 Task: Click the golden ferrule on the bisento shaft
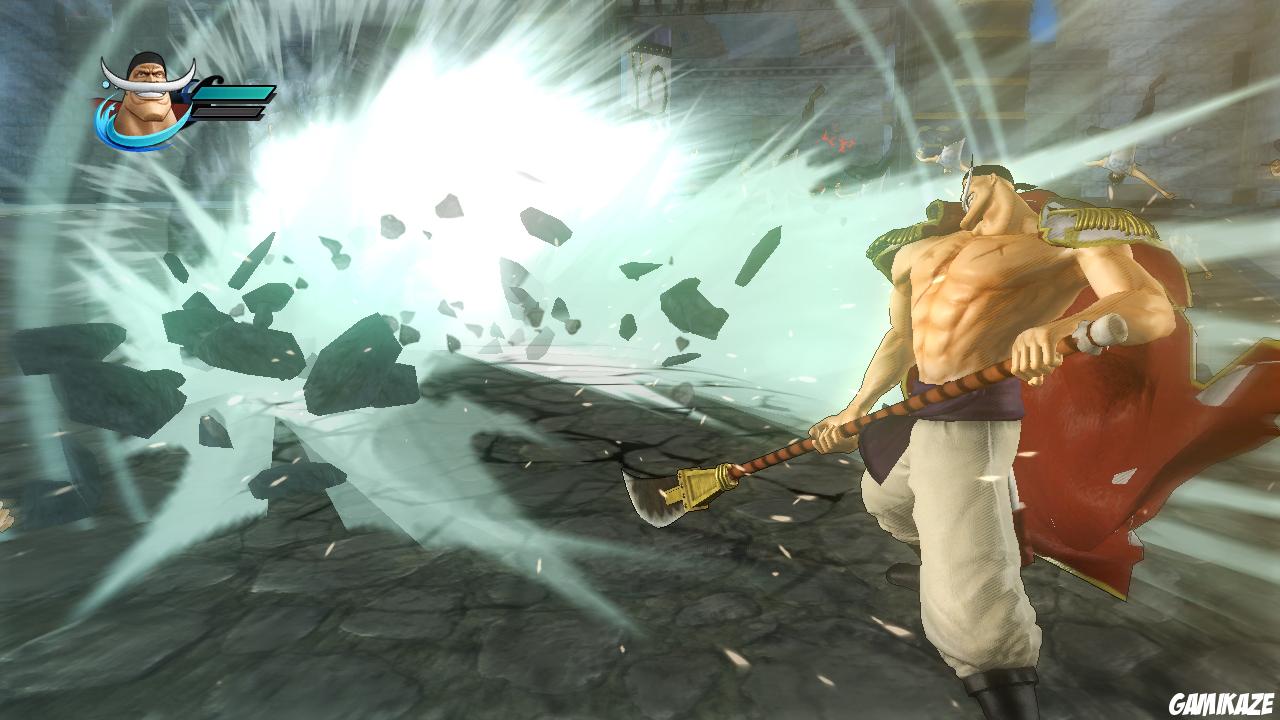coord(722,476)
